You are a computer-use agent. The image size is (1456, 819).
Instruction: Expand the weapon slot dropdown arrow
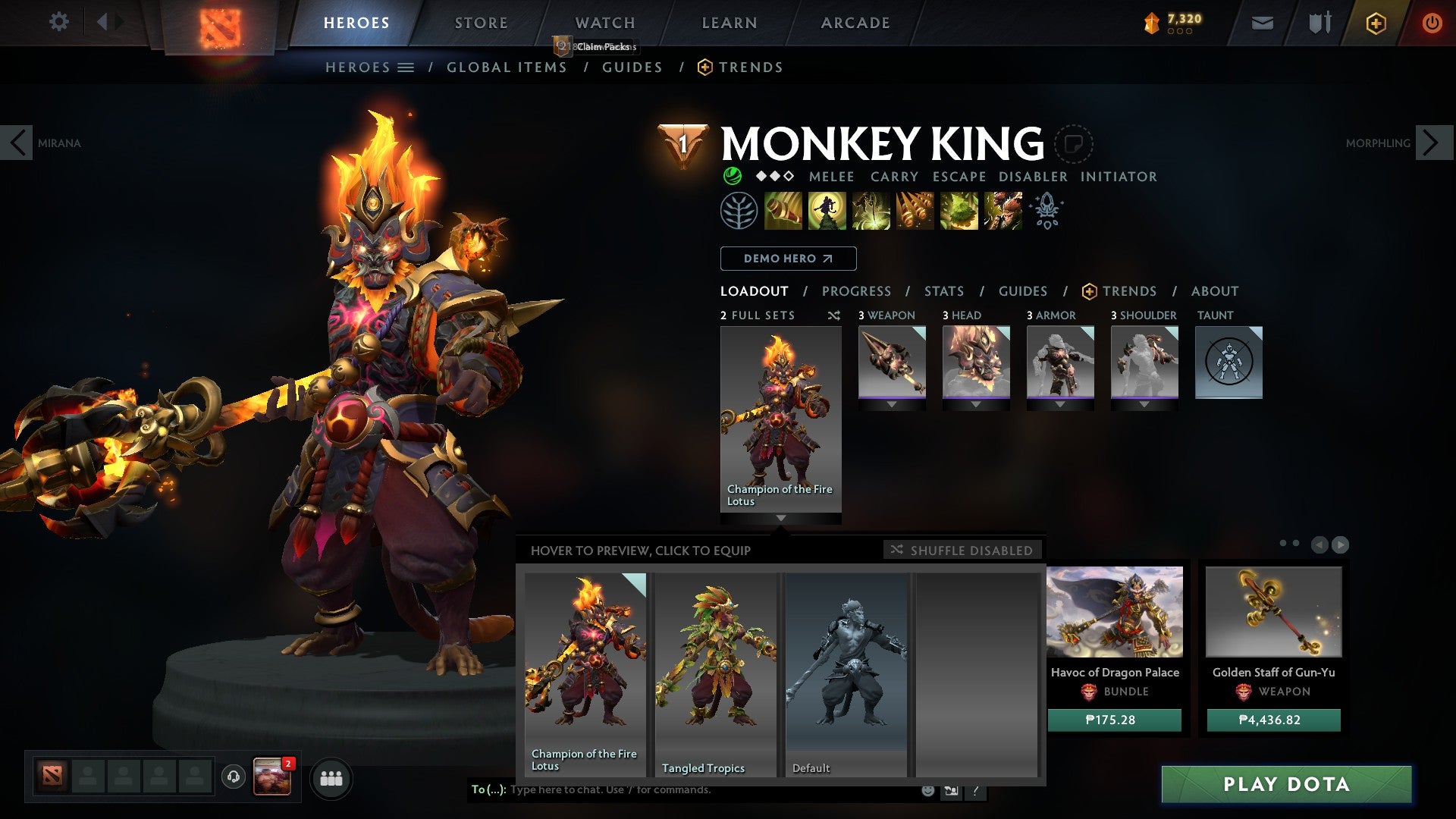[892, 404]
